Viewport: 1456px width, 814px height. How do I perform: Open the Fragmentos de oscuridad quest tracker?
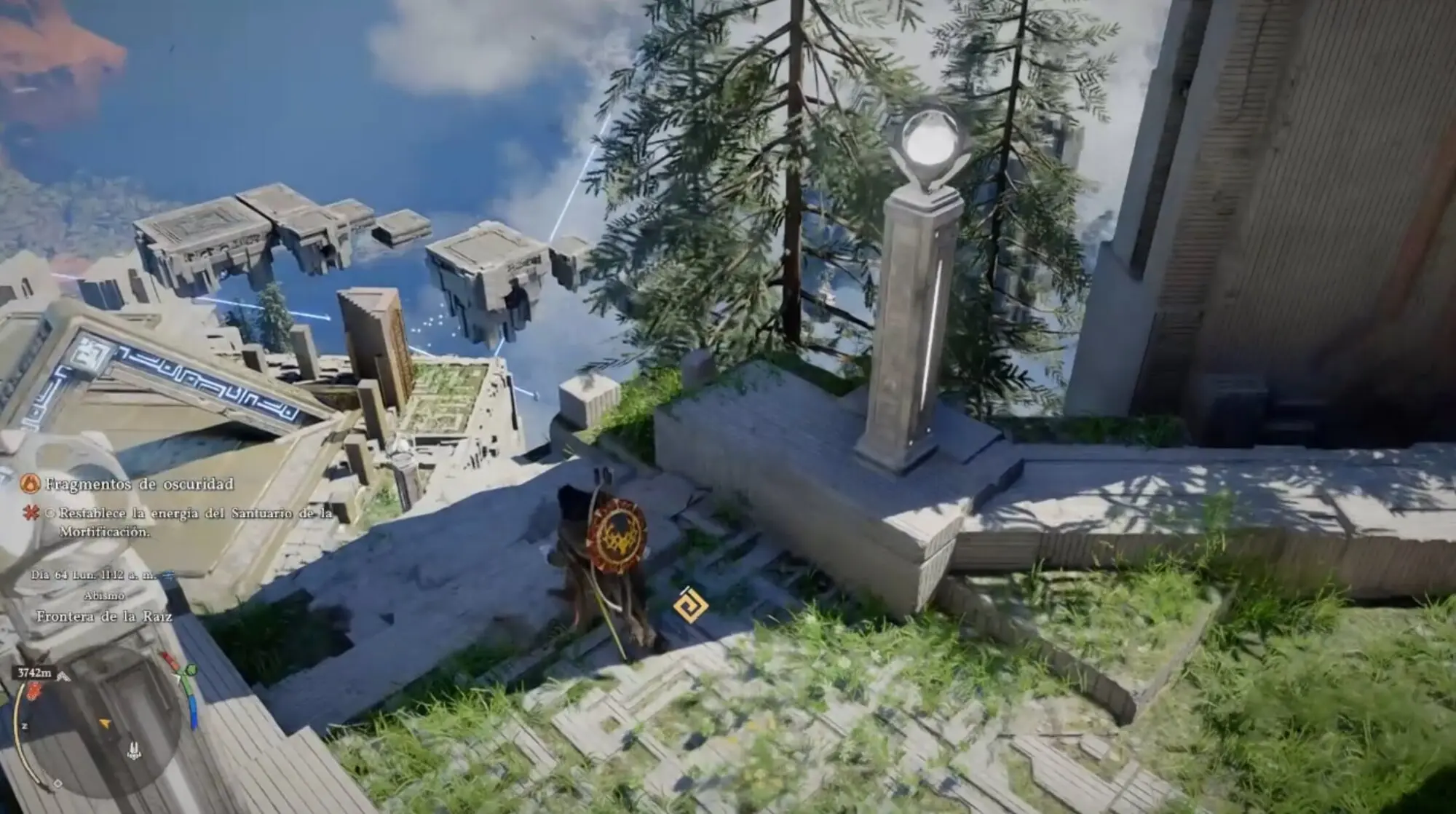[139, 484]
